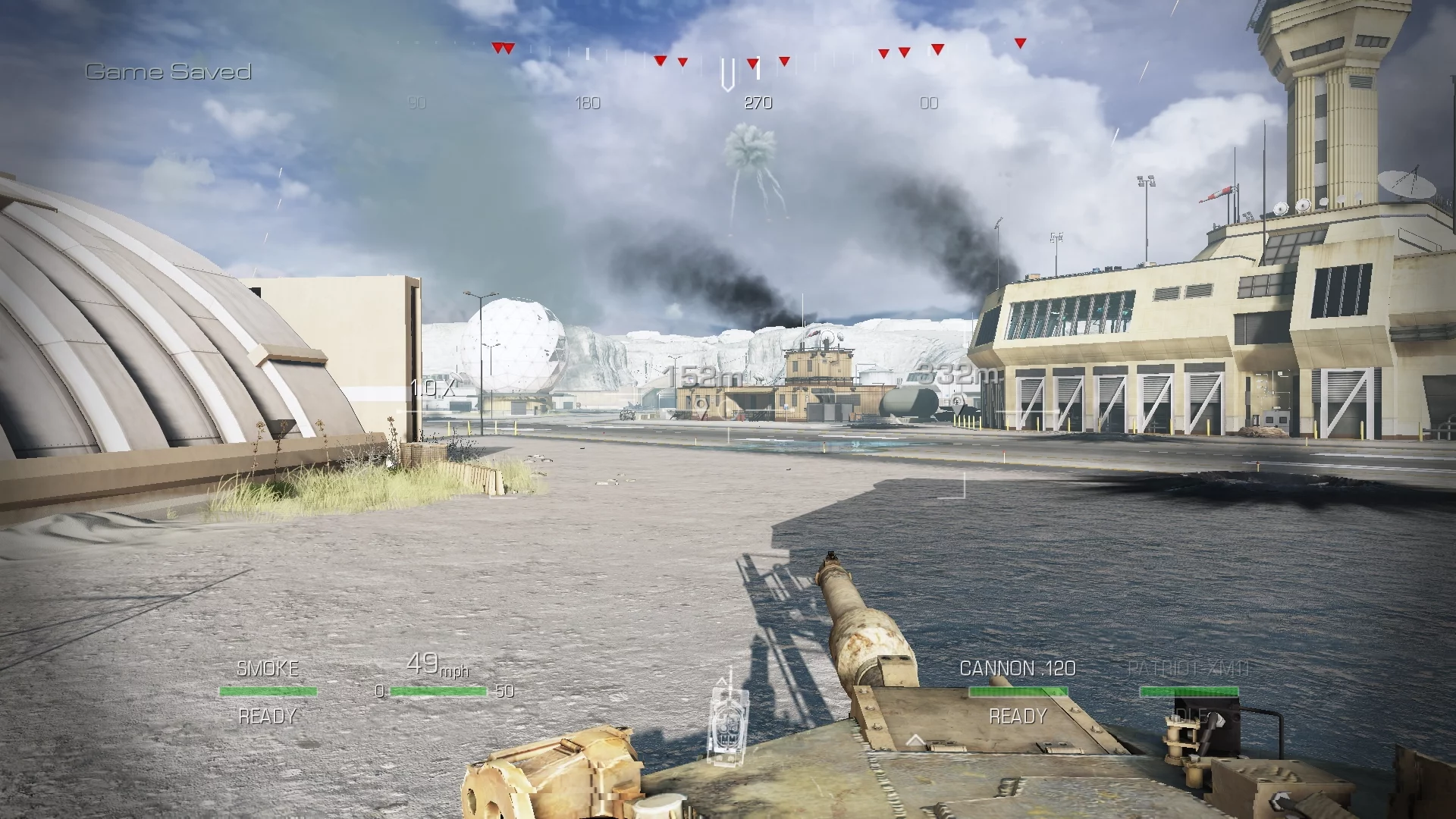The height and width of the screenshot is (819, 1456).
Task: Click the green SMOKE charge bar
Action: (267, 691)
